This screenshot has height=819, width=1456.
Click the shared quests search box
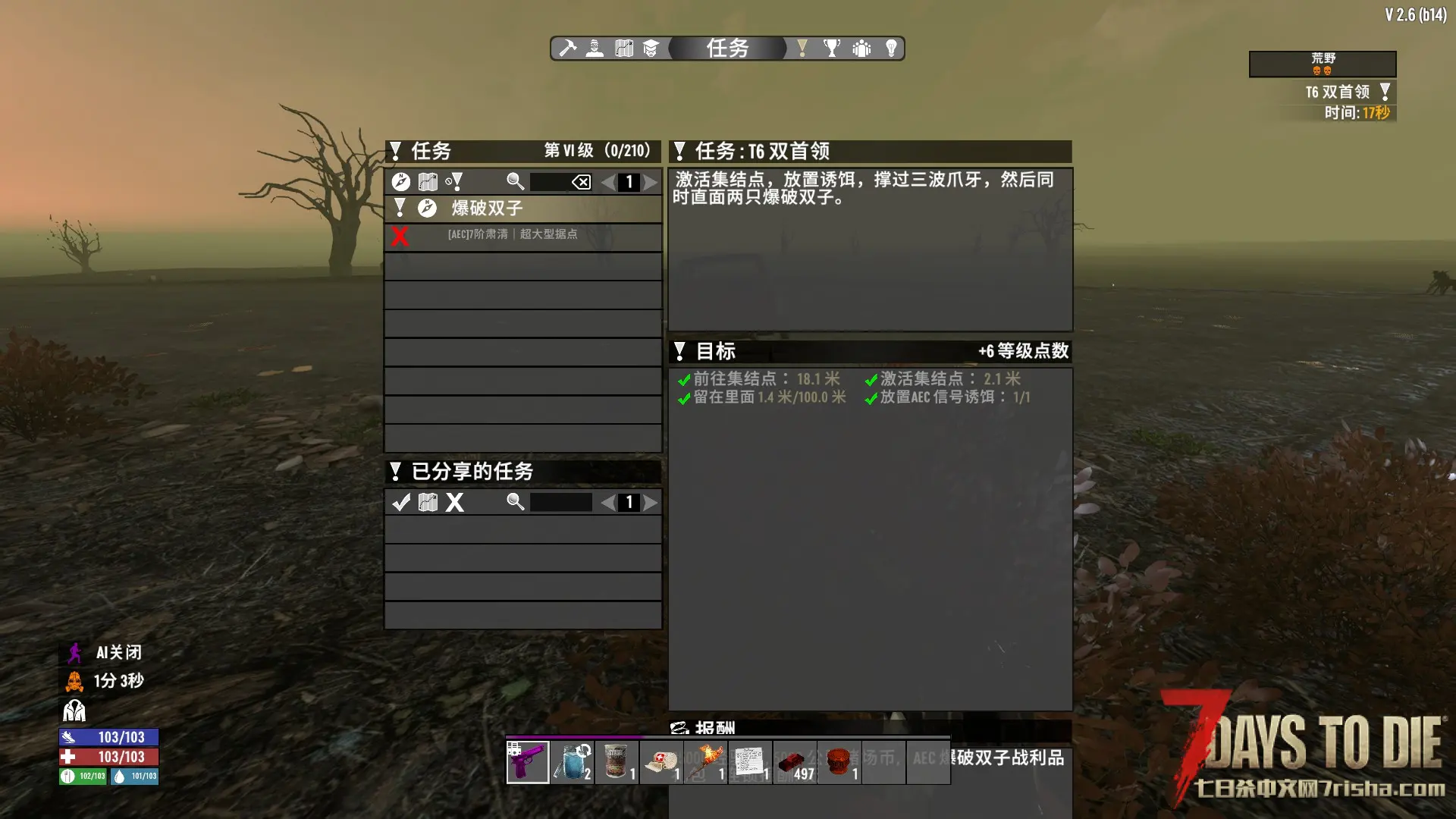coord(561,502)
